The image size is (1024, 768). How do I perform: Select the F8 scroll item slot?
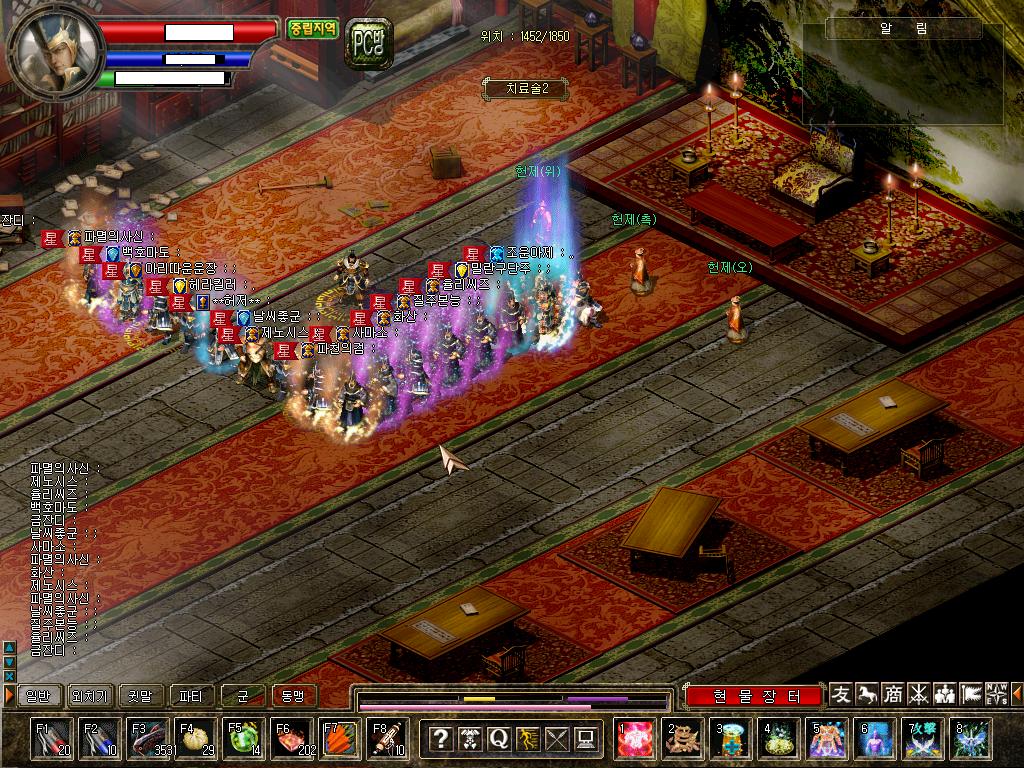click(387, 739)
